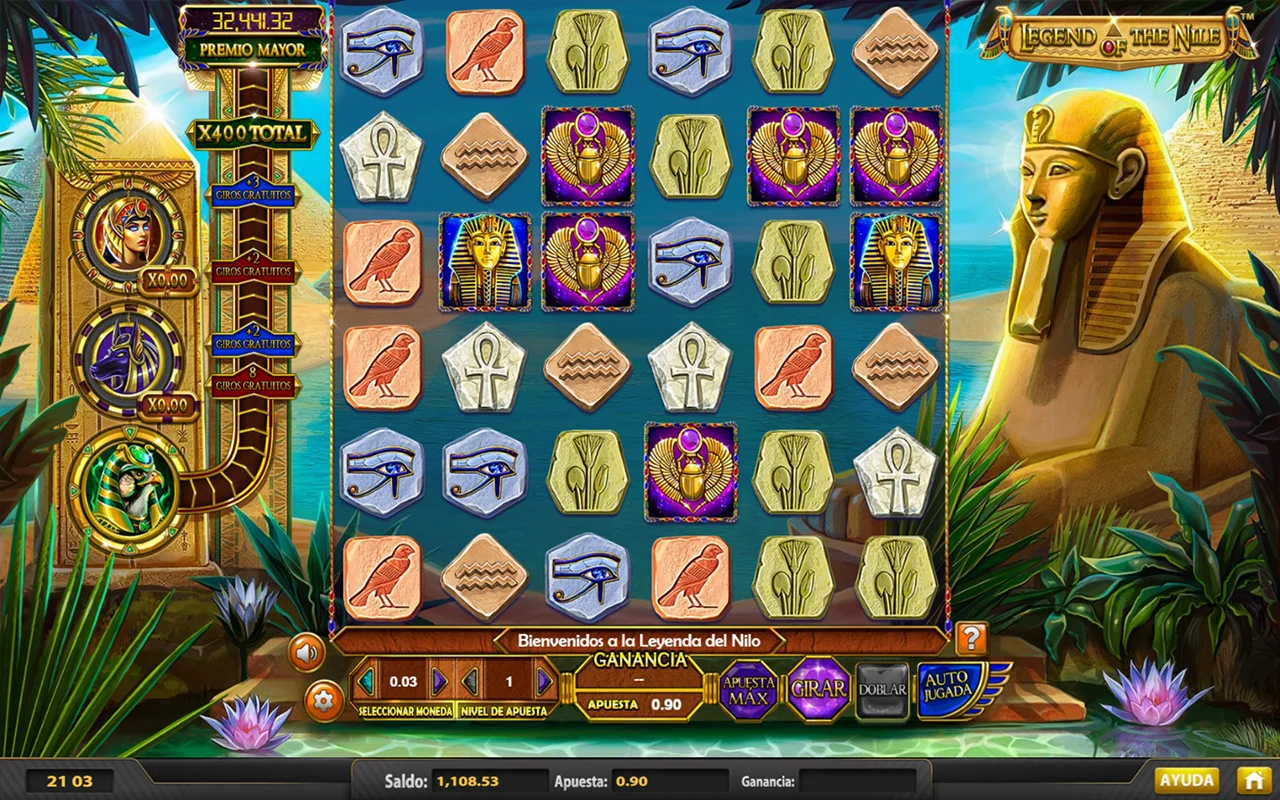The image size is (1280, 800).
Task: Decrease the coin value with left arrow
Action: (367, 682)
